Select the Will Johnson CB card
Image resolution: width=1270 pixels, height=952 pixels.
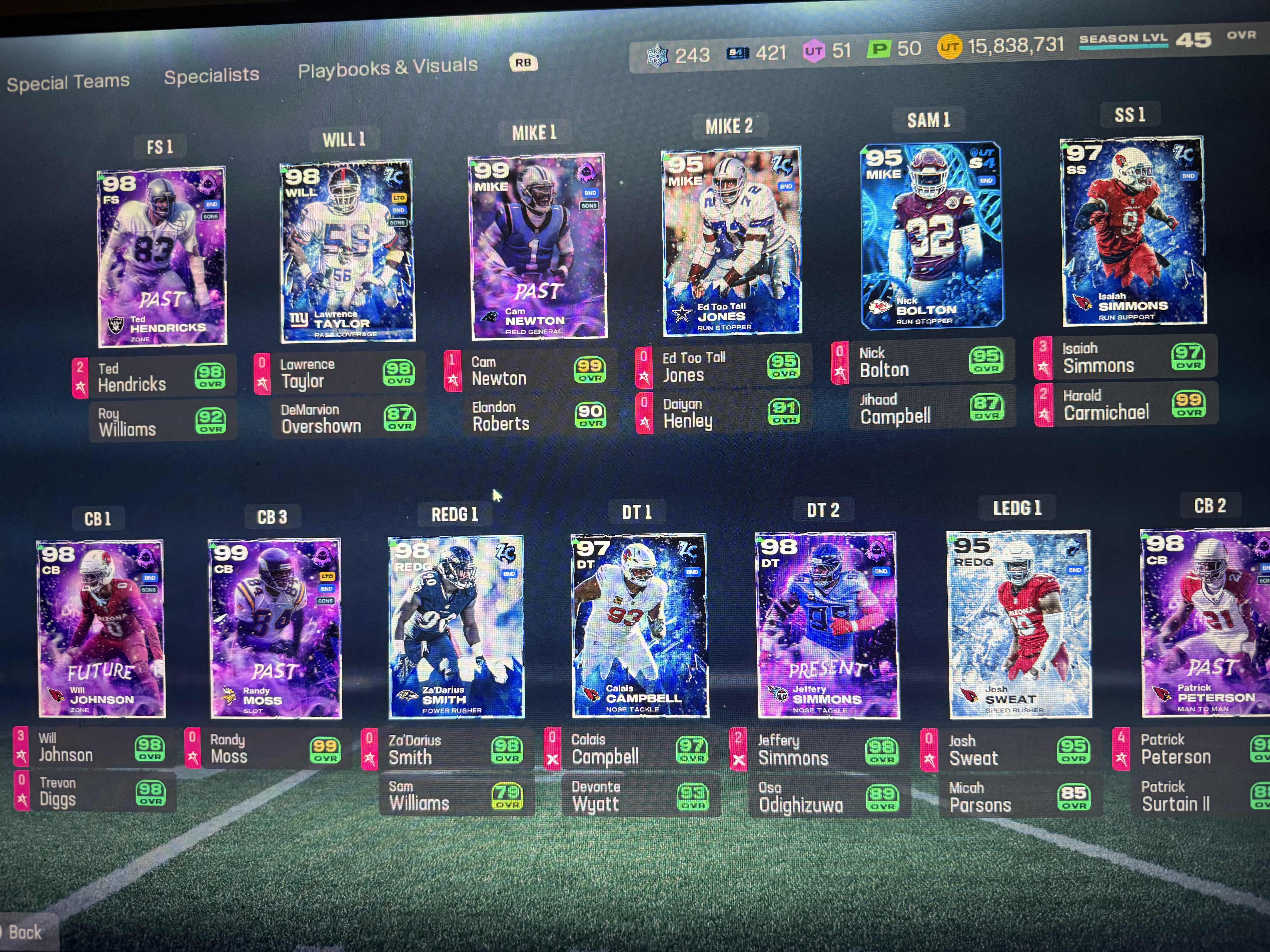click(101, 628)
